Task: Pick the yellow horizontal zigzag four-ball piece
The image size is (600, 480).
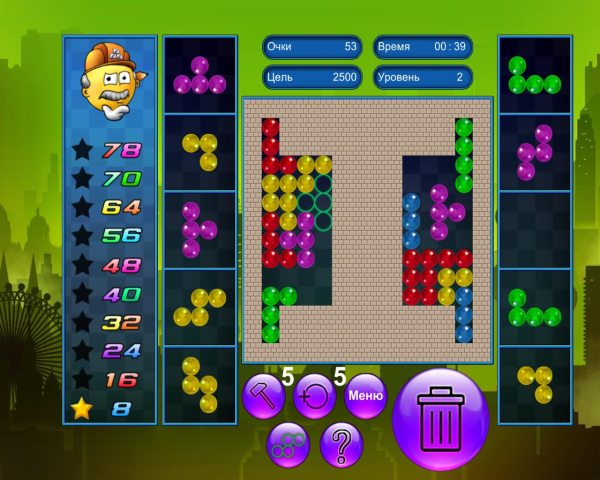Action: click(199, 307)
